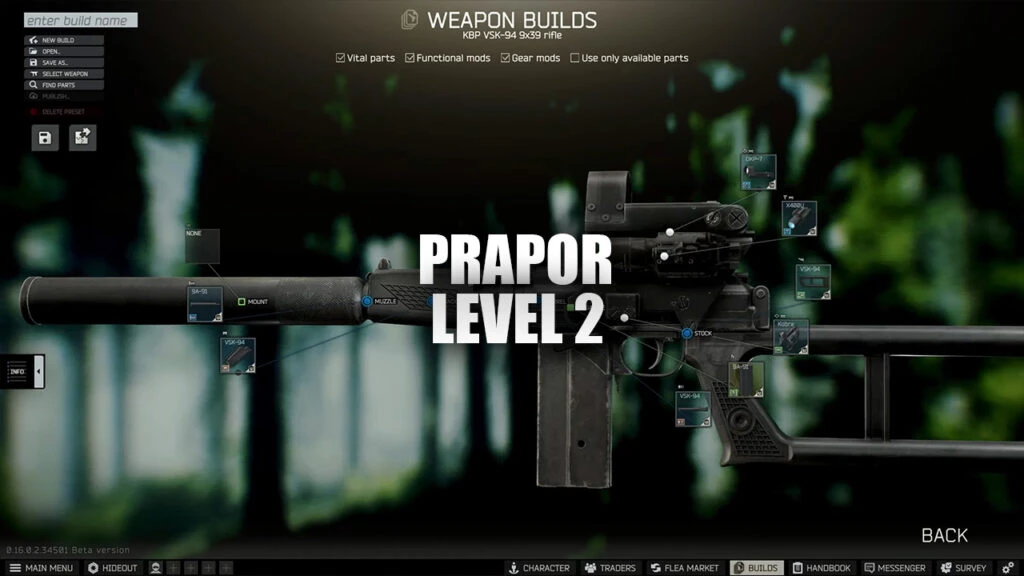Select the X400U flashlight mod slot
The height and width of the screenshot is (576, 1024).
coord(799,218)
